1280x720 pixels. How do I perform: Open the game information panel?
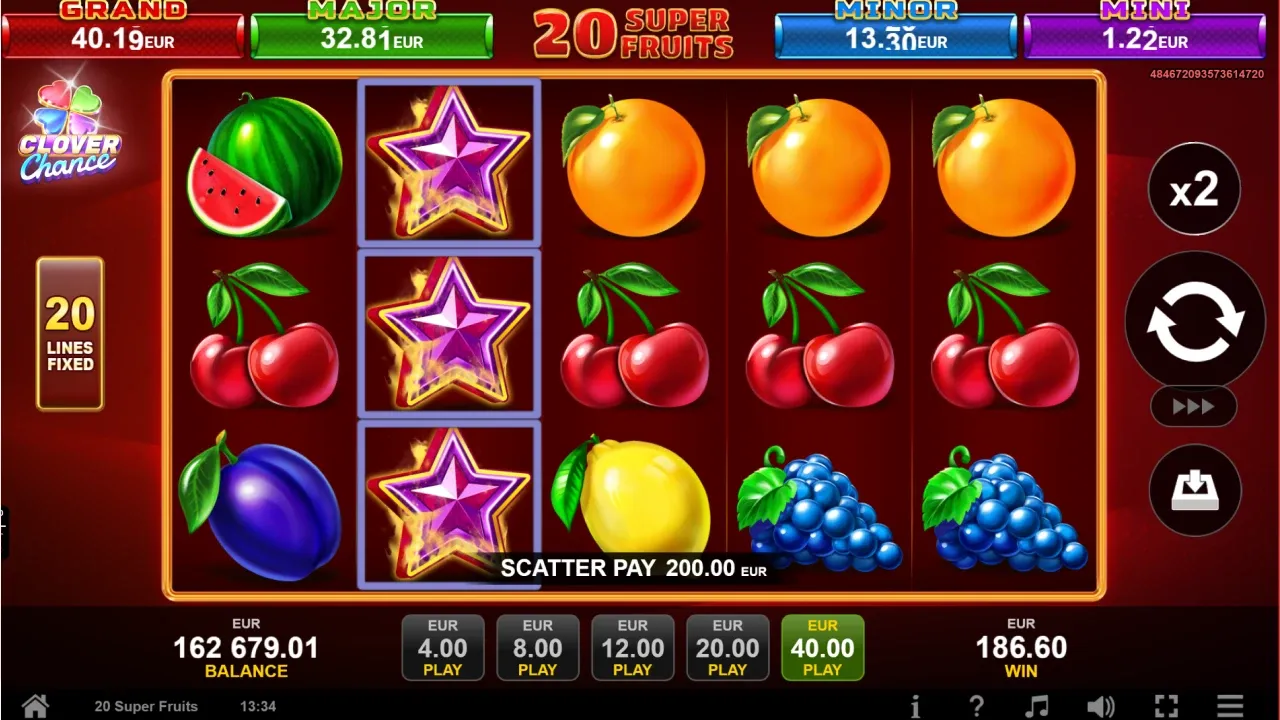click(917, 705)
